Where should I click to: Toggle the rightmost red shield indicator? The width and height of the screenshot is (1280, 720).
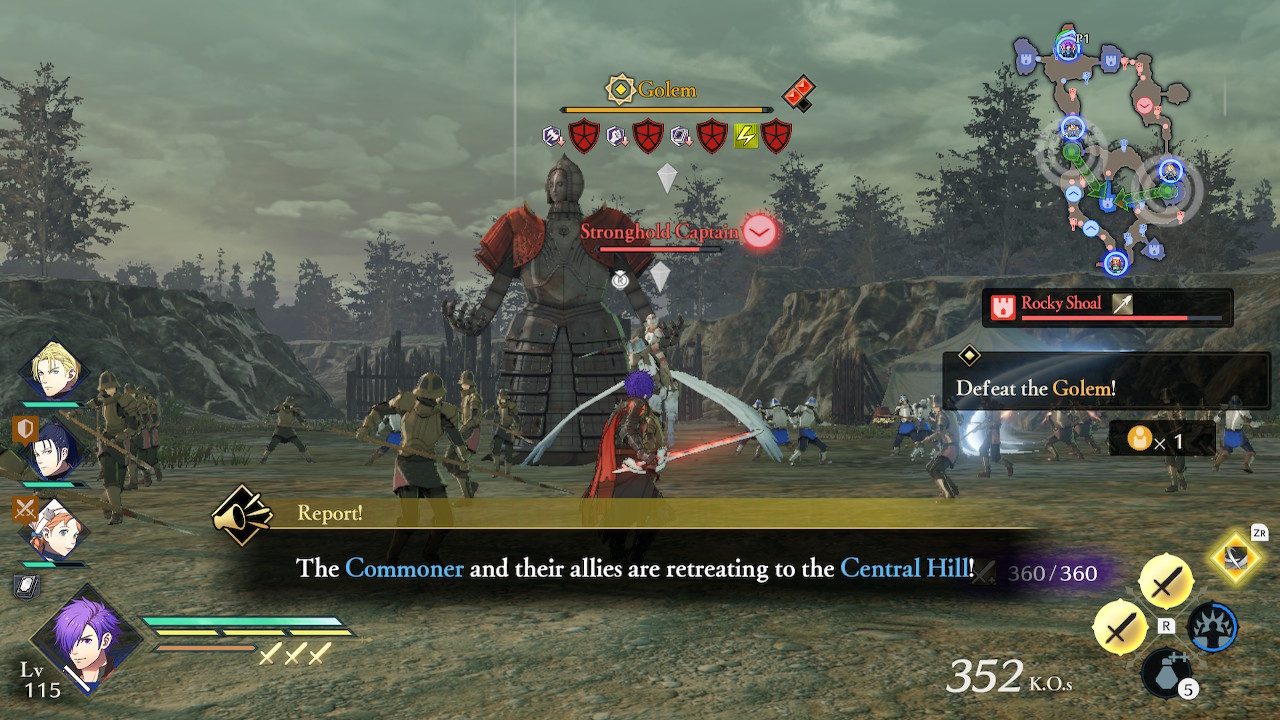(778, 135)
